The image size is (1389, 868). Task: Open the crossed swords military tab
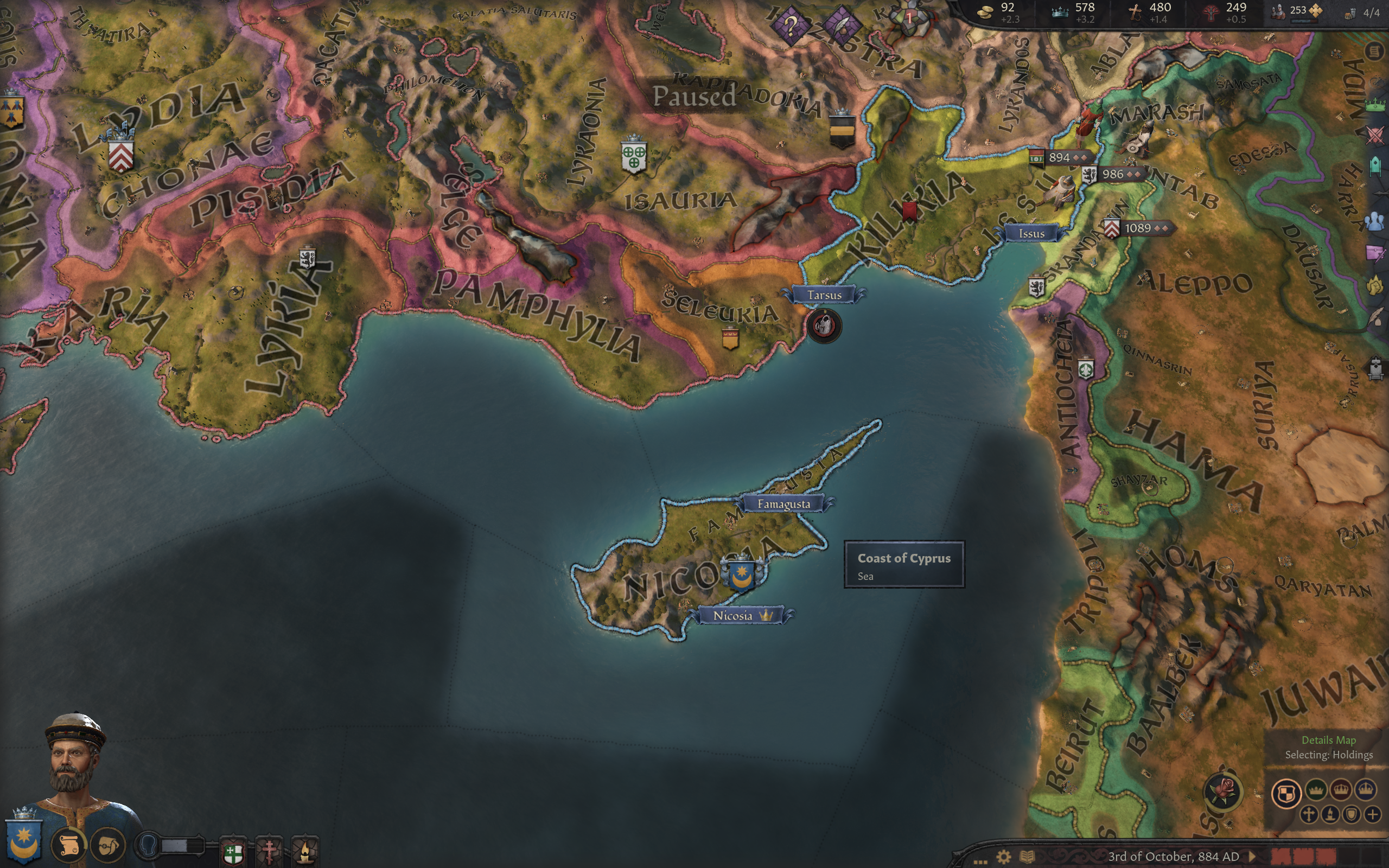1375,135
